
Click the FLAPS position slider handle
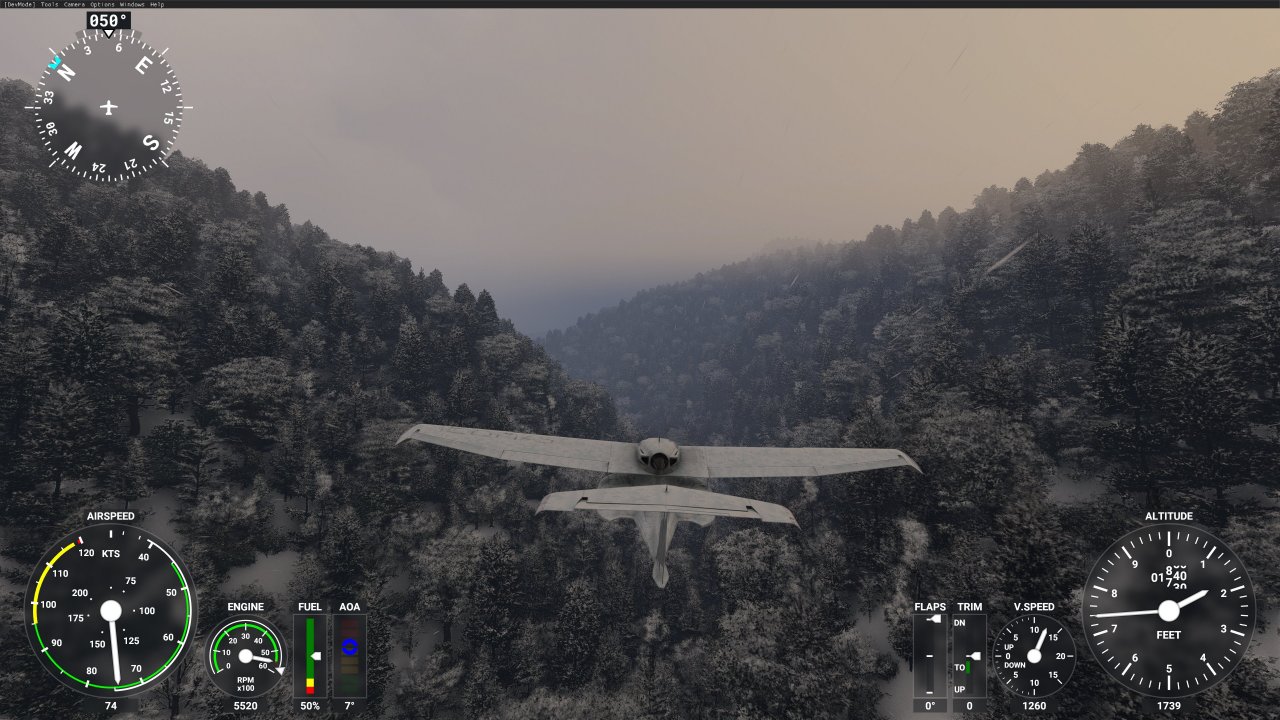click(x=933, y=619)
